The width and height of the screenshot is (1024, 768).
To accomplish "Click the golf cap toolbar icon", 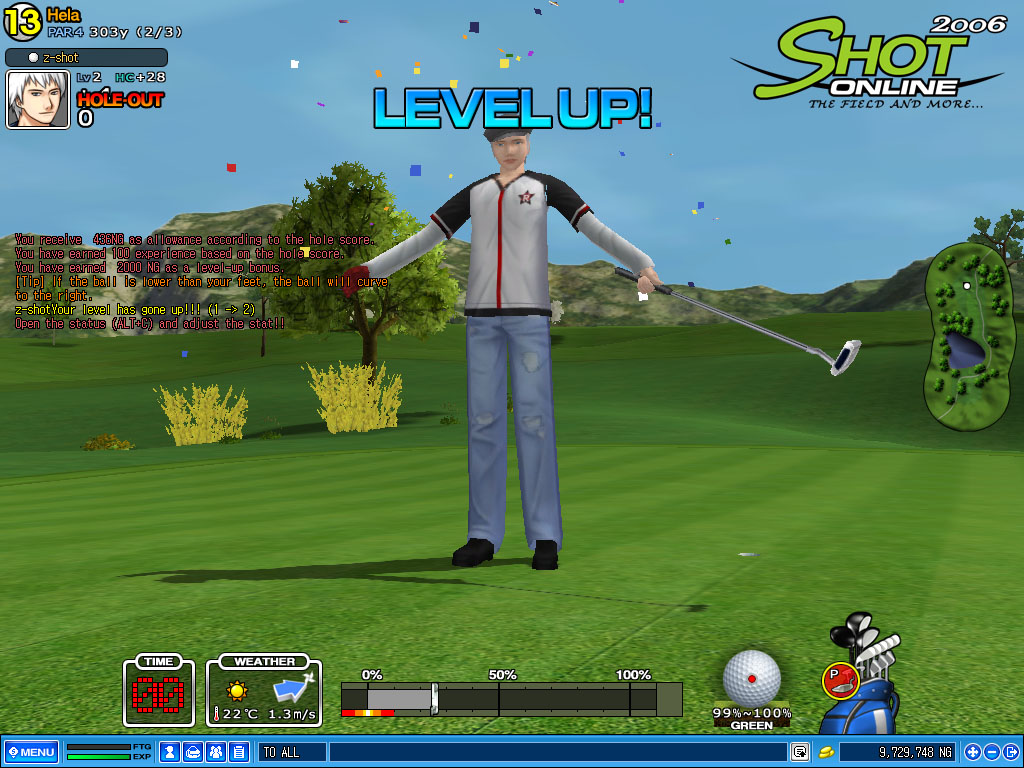I will 193,751.
